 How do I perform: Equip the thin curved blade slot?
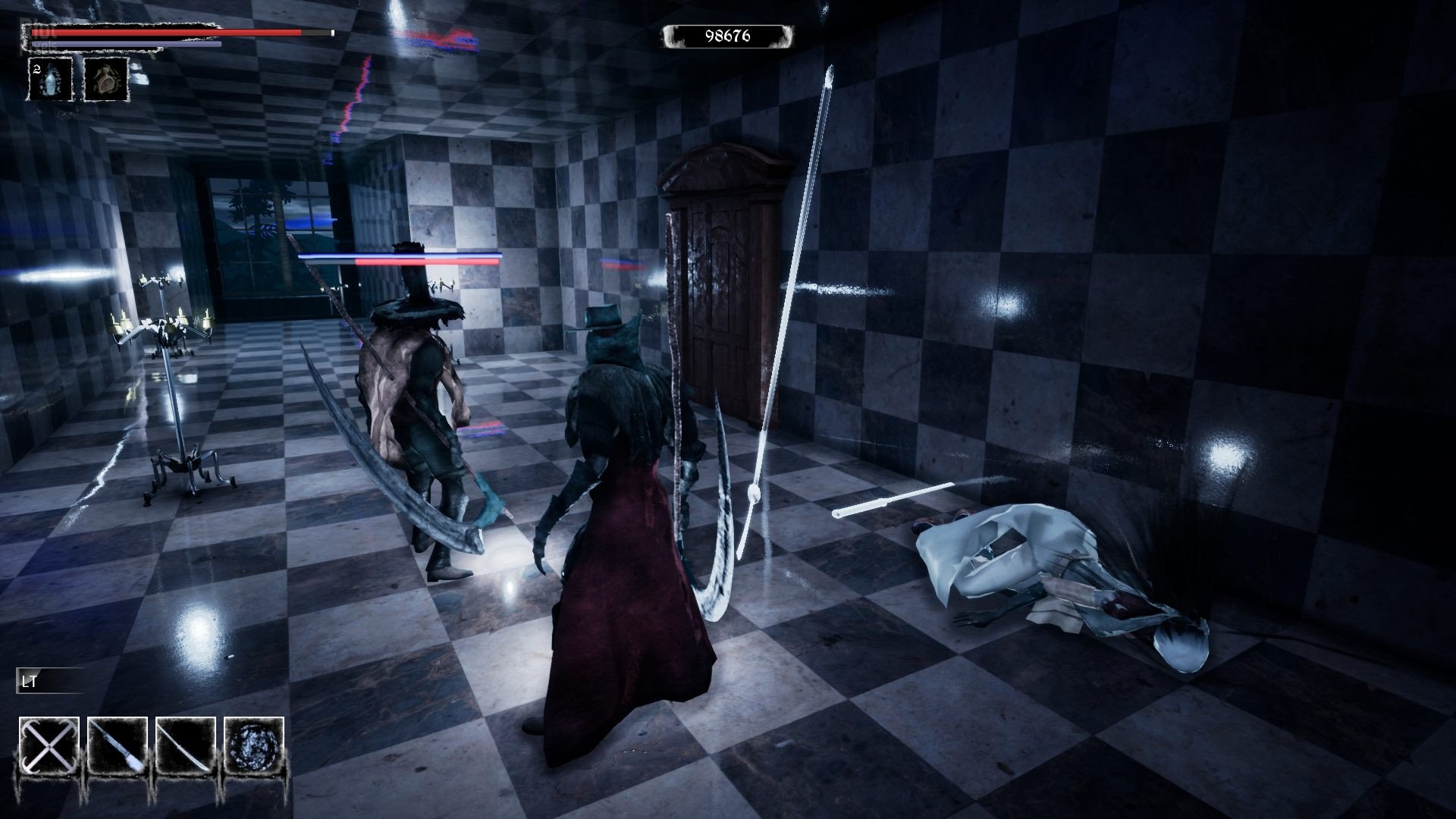click(185, 747)
